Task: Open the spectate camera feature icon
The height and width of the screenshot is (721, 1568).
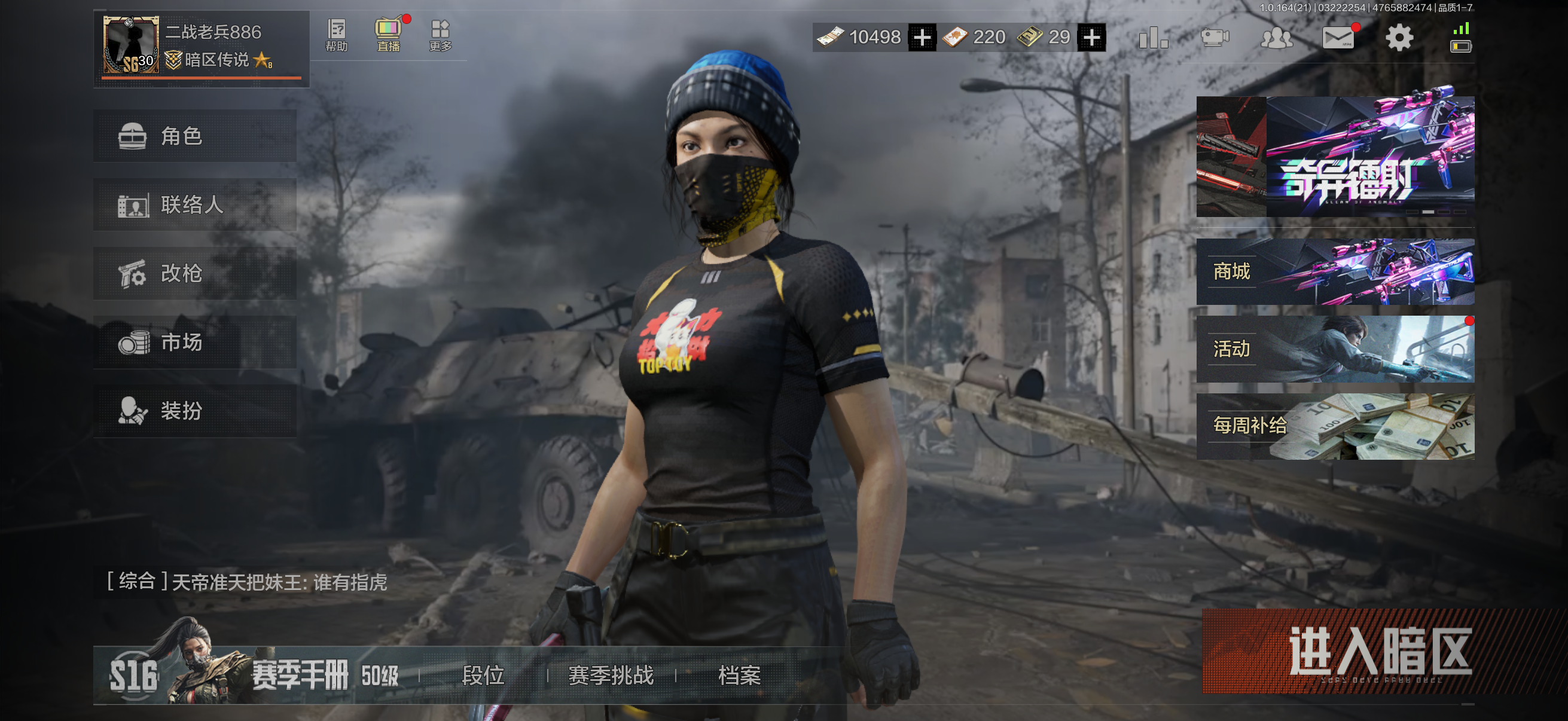Action: click(1215, 36)
